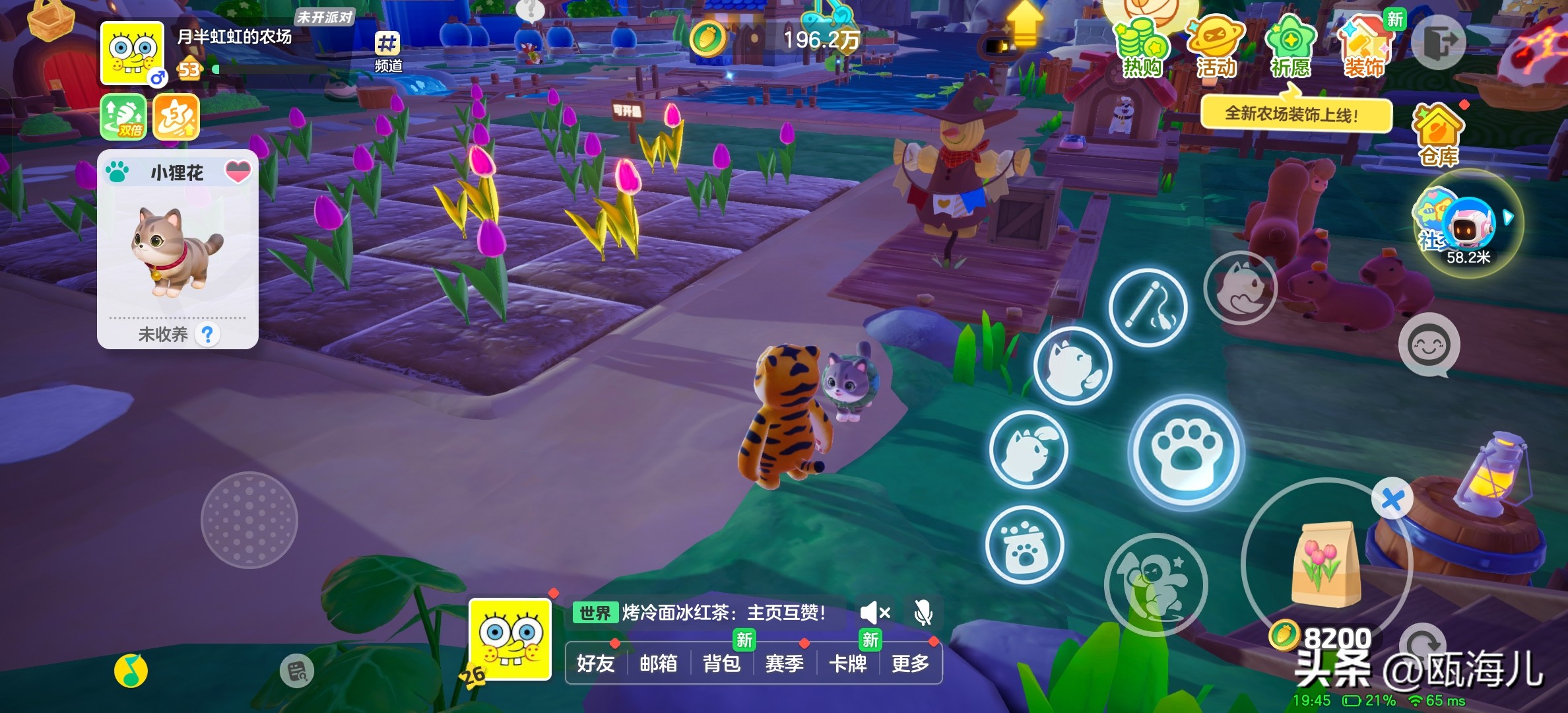Open the 频道 channel selector
The image size is (1568, 713).
(x=388, y=51)
